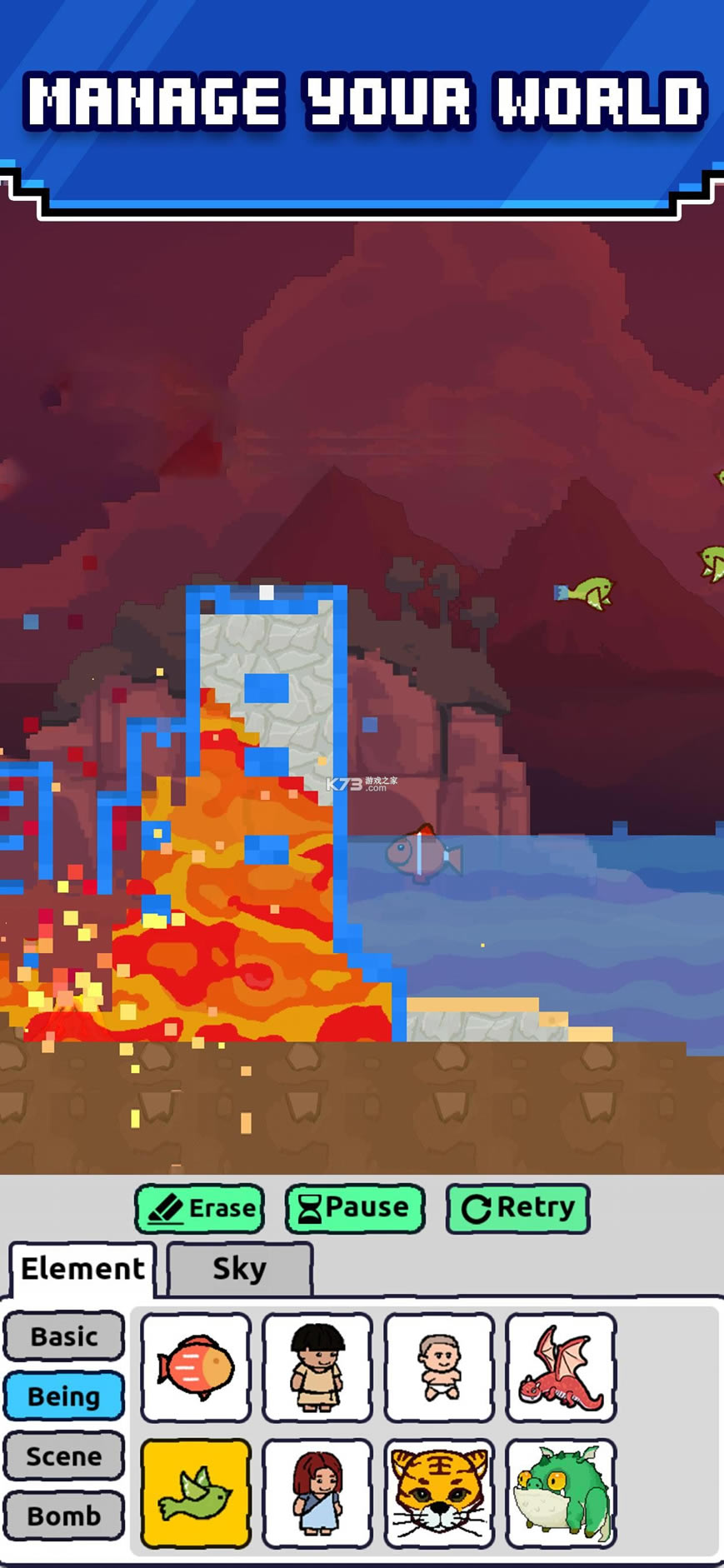Select the red dragon creature
This screenshot has height=1568, width=724.
click(561, 1368)
